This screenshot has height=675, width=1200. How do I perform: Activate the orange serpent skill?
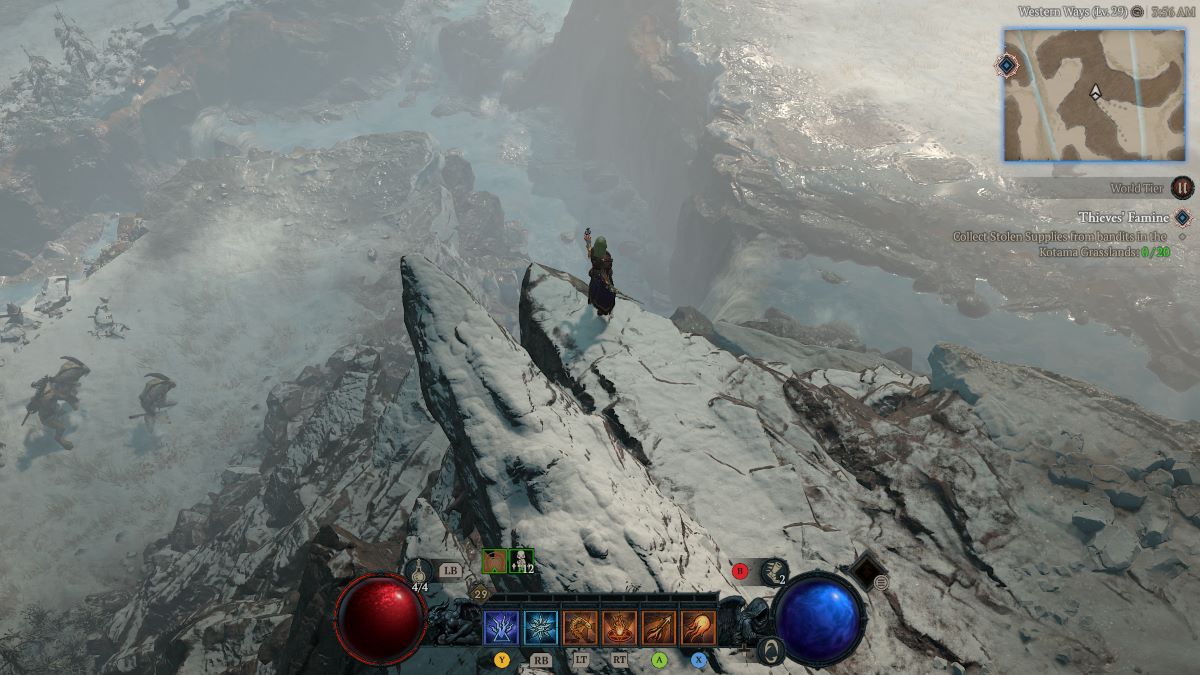point(580,628)
